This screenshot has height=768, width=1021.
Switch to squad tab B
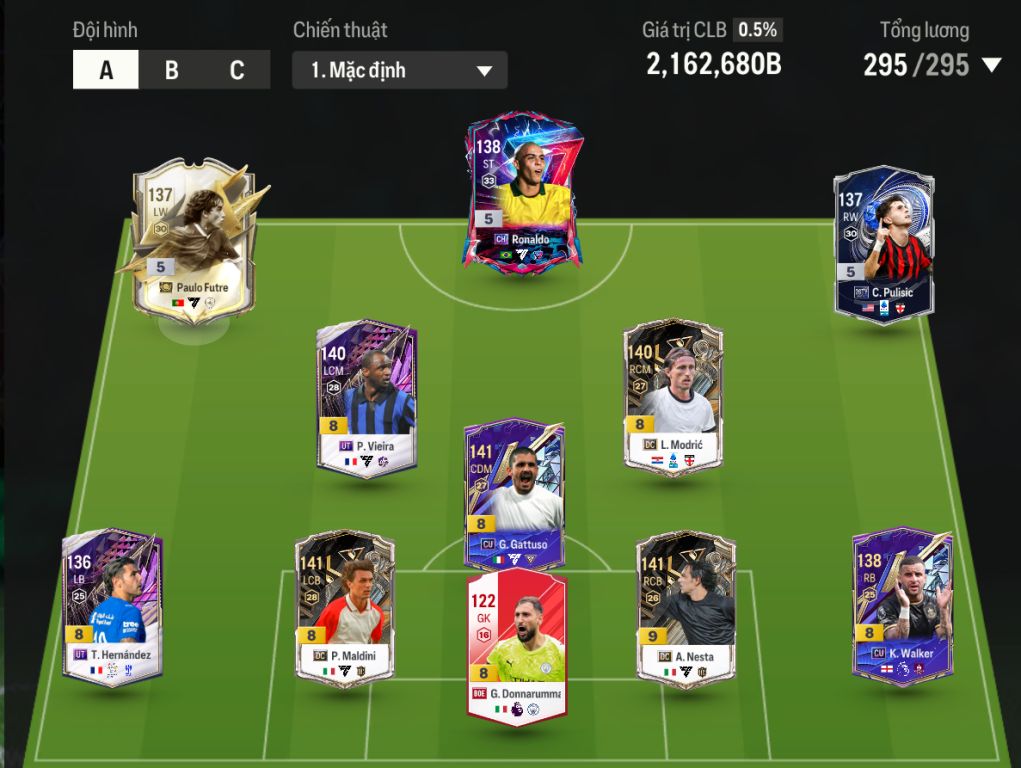pos(171,70)
